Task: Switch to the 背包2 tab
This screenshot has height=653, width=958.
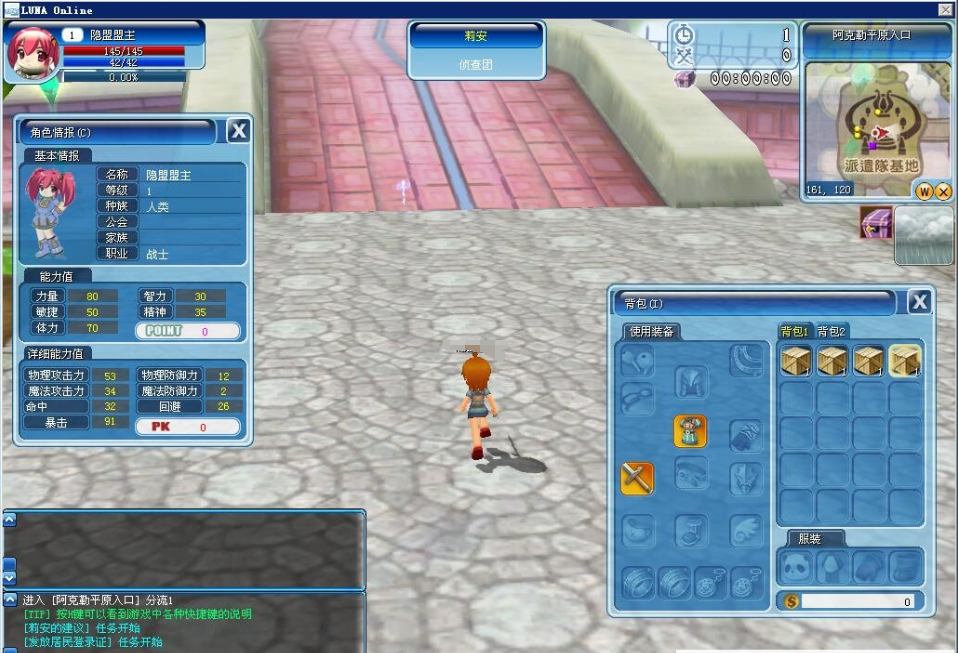Action: tap(831, 331)
